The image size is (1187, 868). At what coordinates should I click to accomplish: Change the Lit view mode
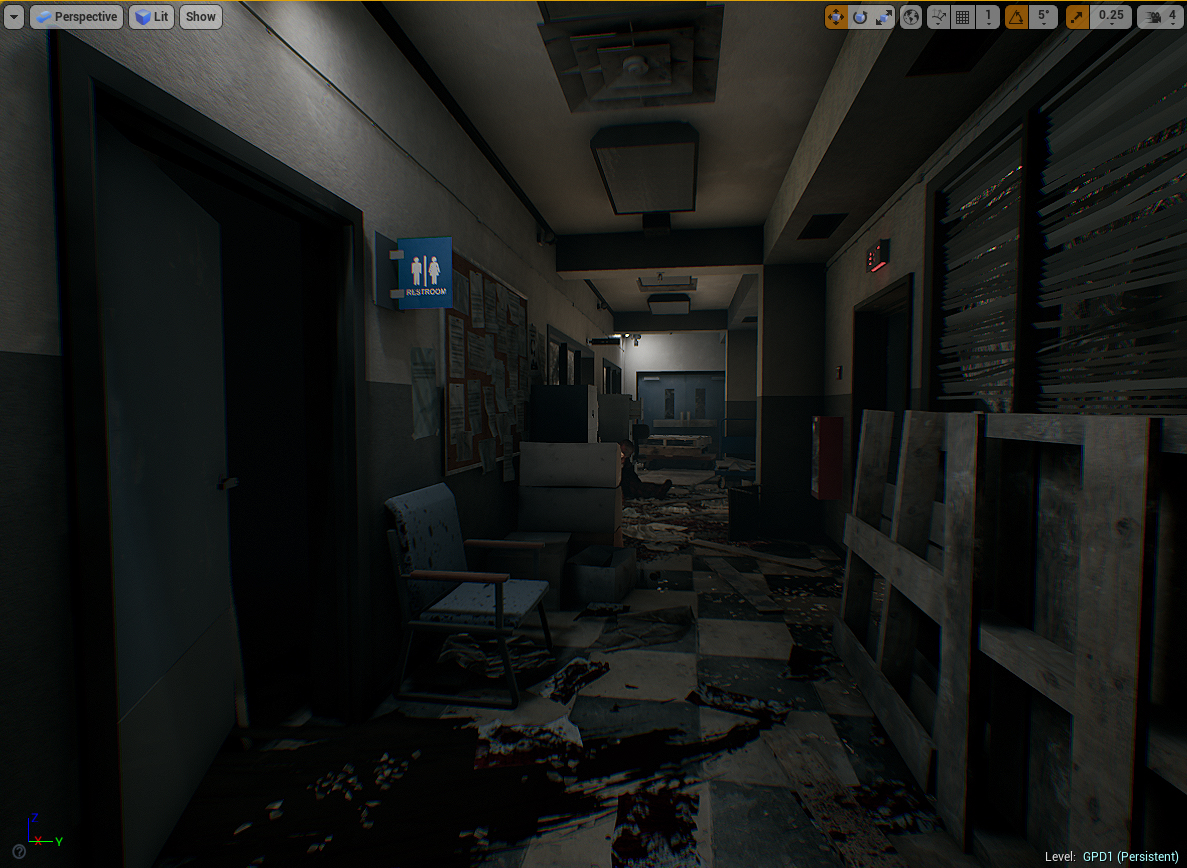click(152, 17)
